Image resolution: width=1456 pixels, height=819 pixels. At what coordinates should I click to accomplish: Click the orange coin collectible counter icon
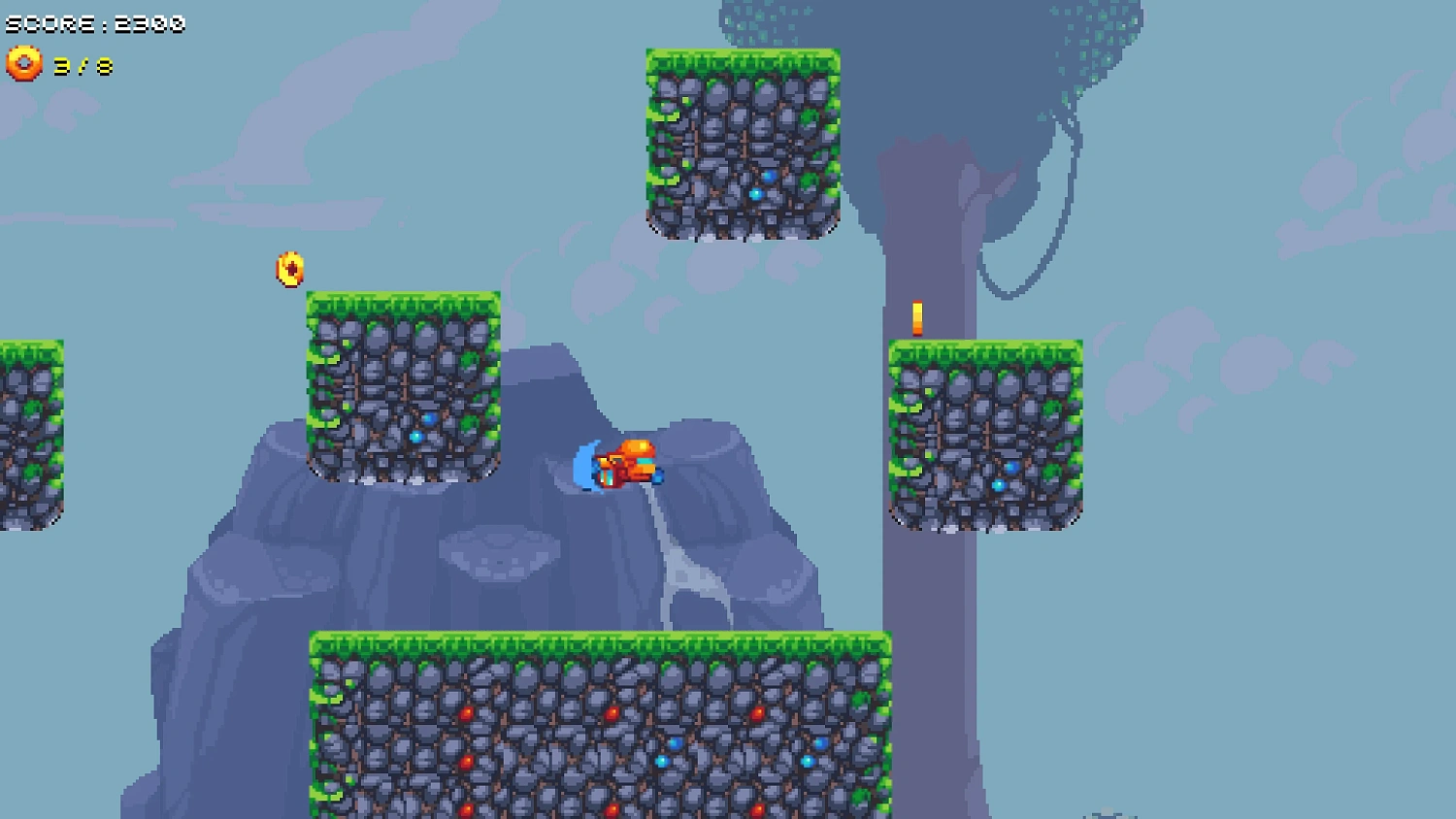point(24,65)
